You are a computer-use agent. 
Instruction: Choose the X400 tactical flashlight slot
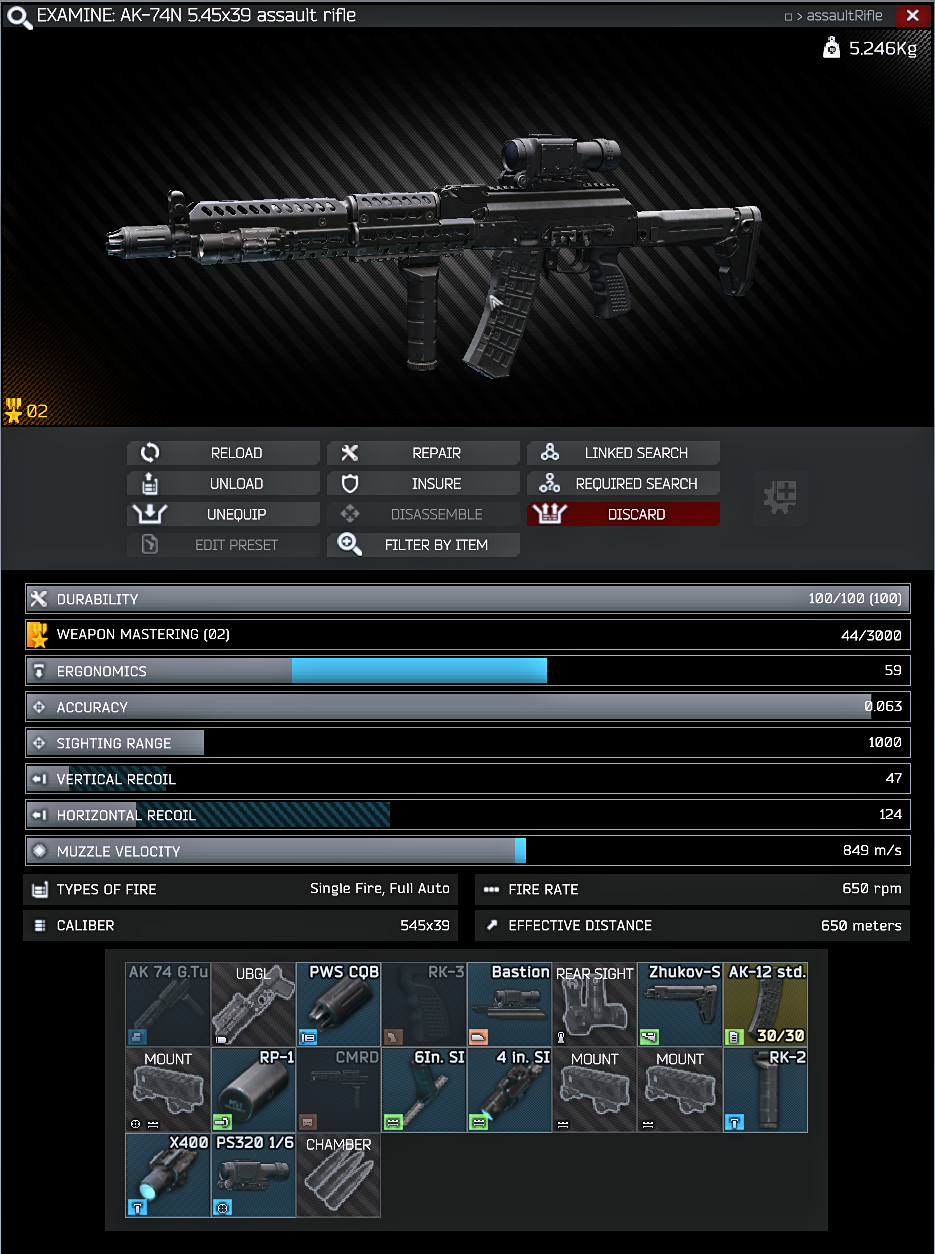pyautogui.click(x=168, y=1175)
